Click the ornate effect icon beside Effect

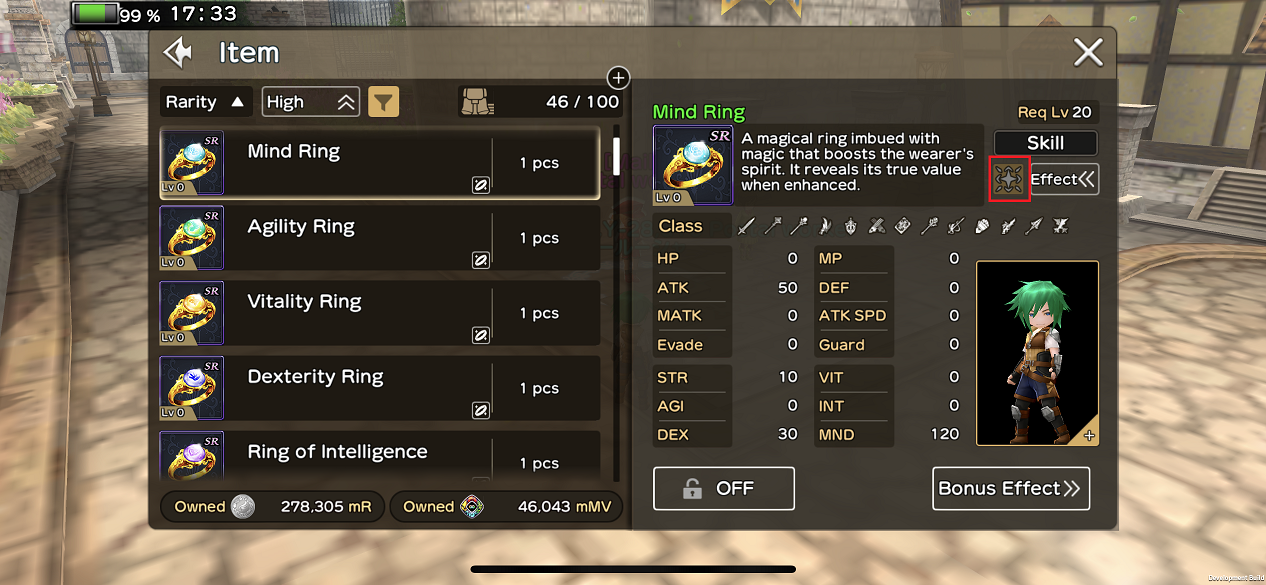[x=1010, y=180]
